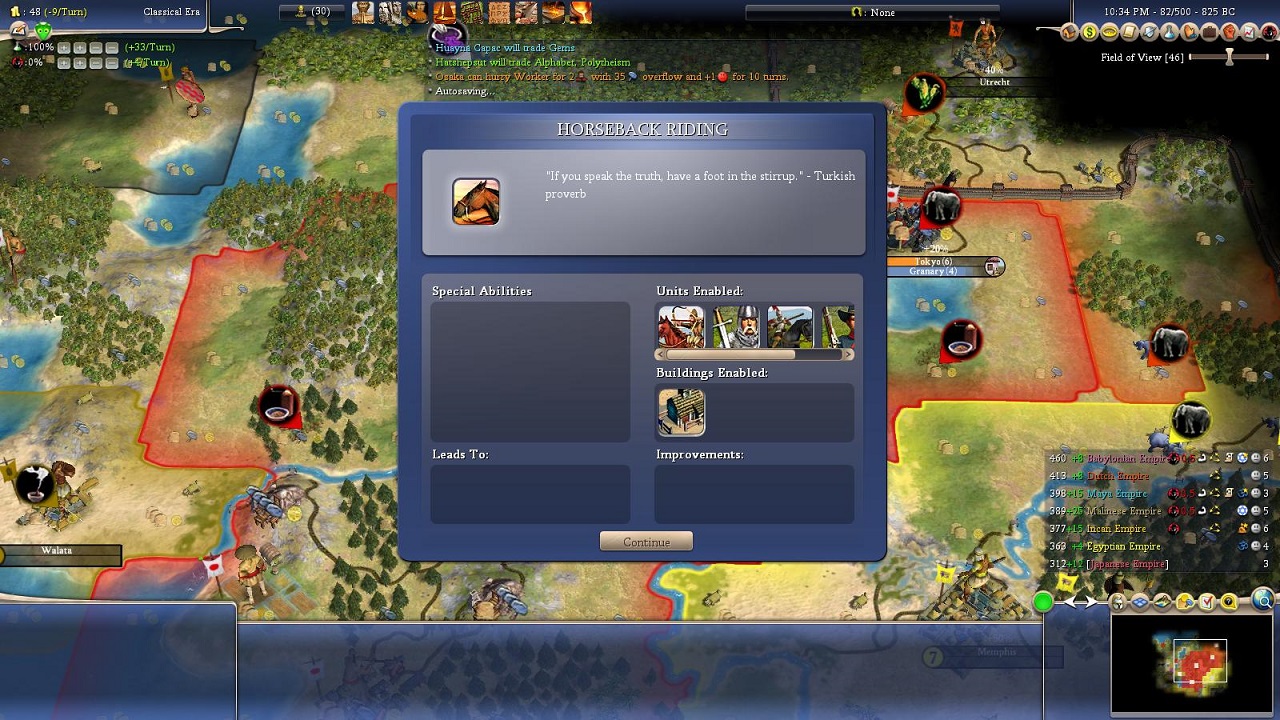1280x720 pixels.
Task: Select the stable building under Buildings Enabled
Action: point(681,412)
